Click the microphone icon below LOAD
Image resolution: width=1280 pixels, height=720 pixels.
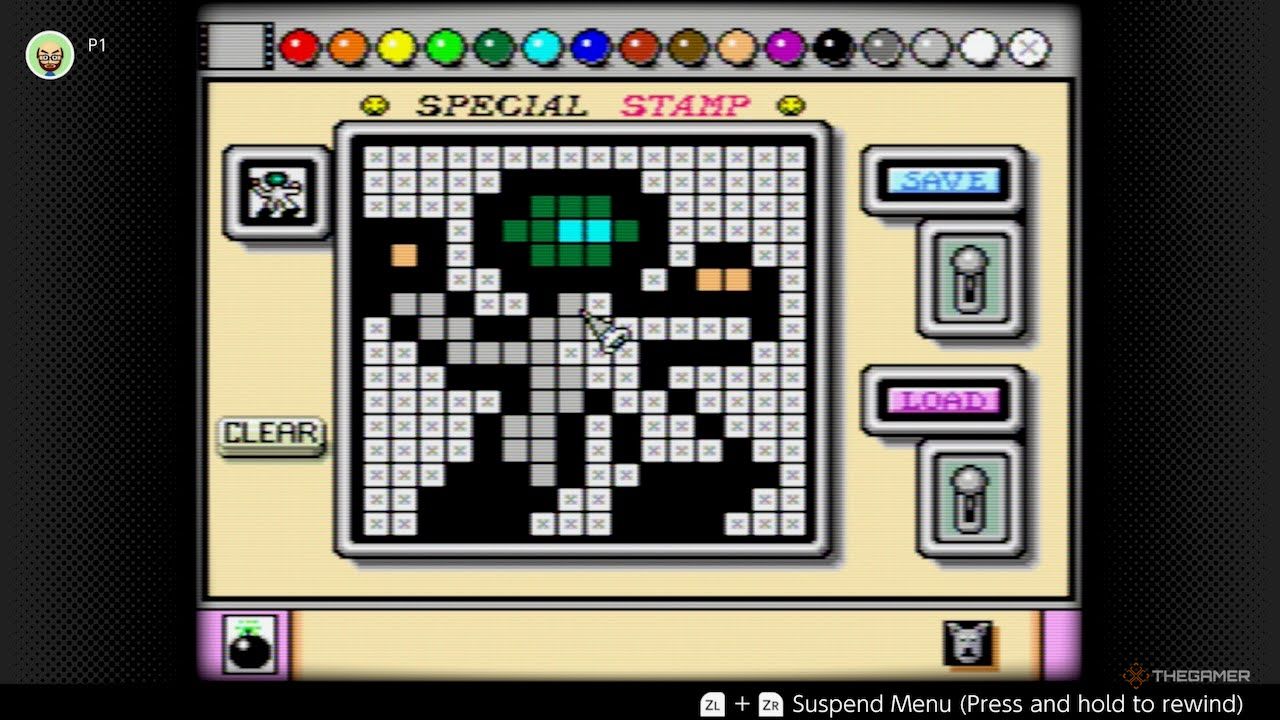click(x=968, y=497)
